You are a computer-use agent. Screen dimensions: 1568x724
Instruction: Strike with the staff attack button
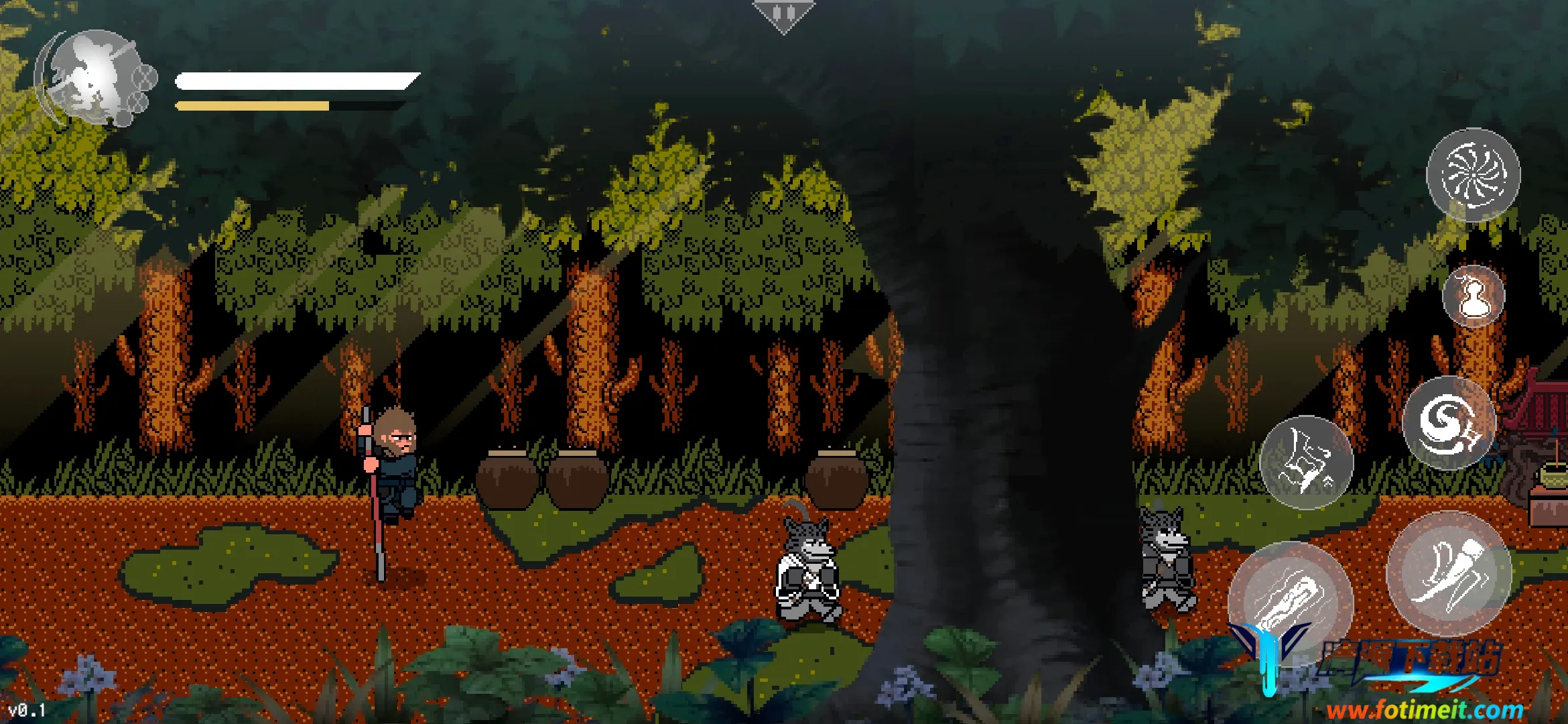[x=1290, y=602]
